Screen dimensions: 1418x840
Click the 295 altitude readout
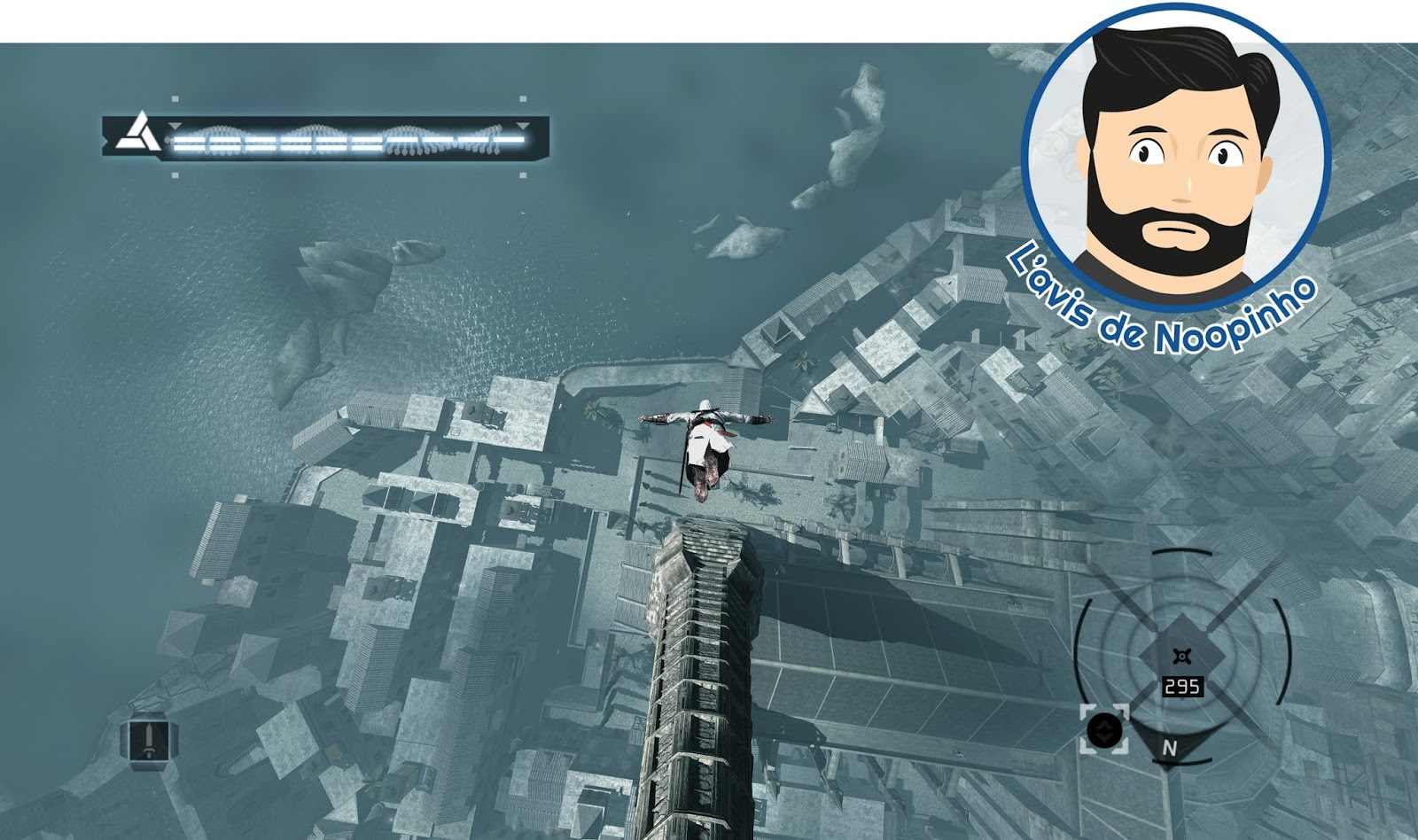click(x=1182, y=685)
